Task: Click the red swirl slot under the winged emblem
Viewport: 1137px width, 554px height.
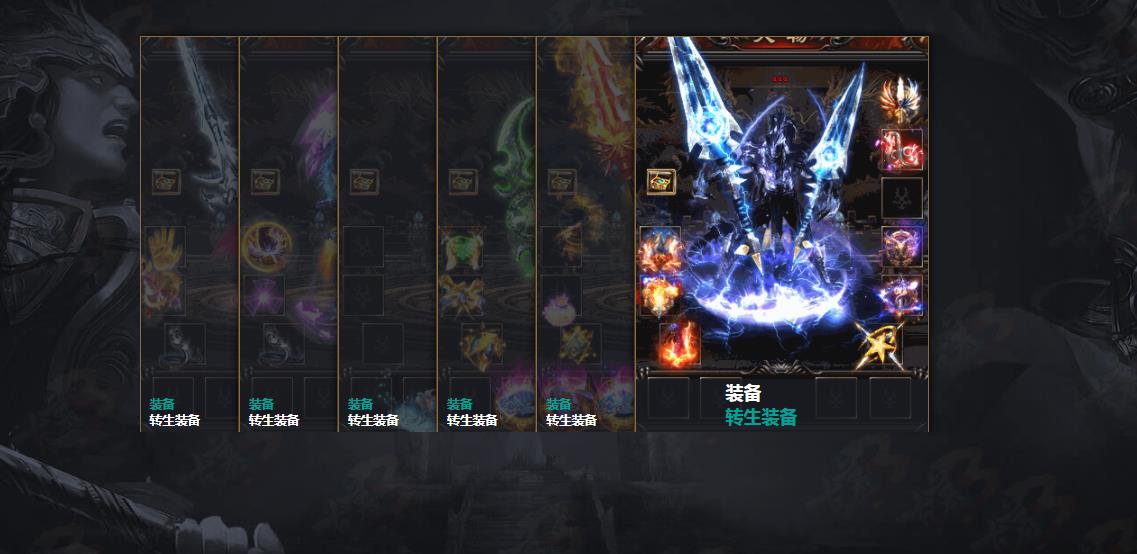Action: (901, 150)
